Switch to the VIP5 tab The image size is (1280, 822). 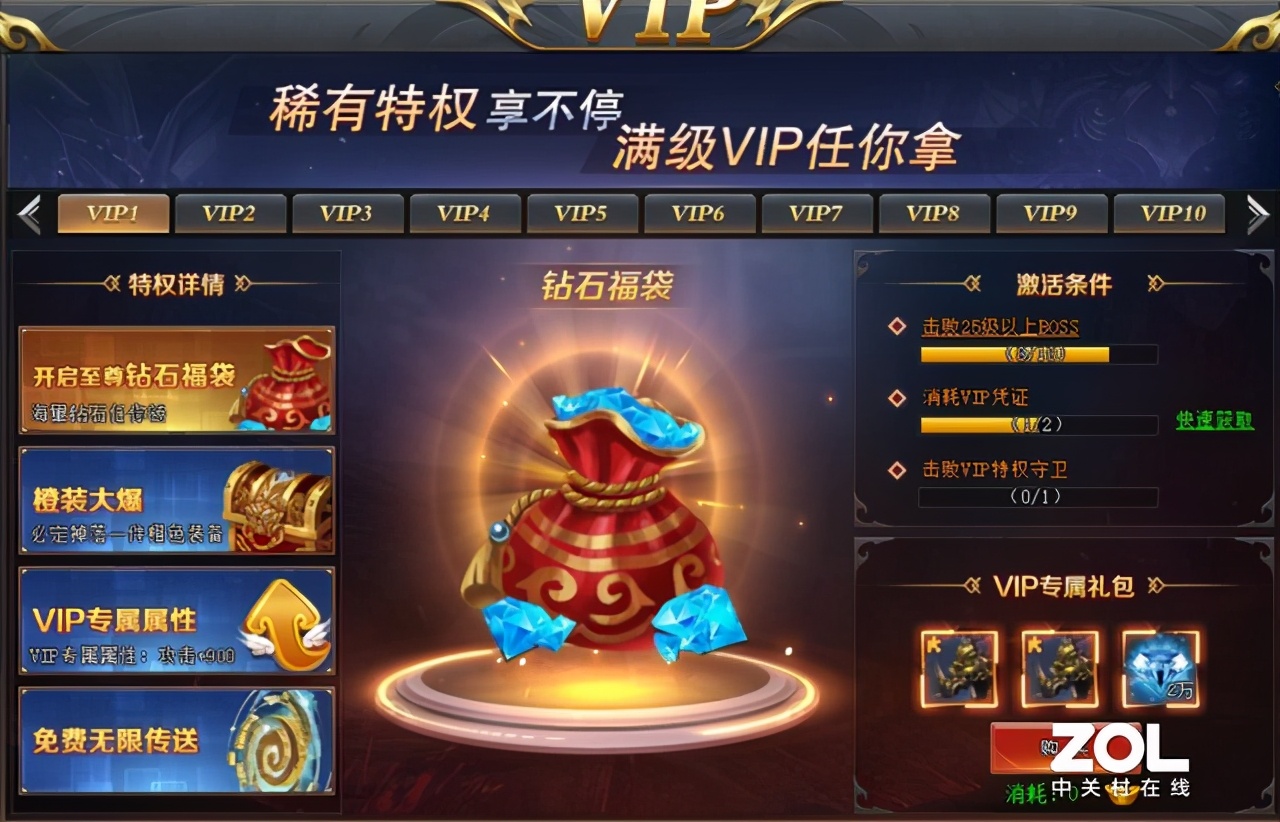coord(583,212)
